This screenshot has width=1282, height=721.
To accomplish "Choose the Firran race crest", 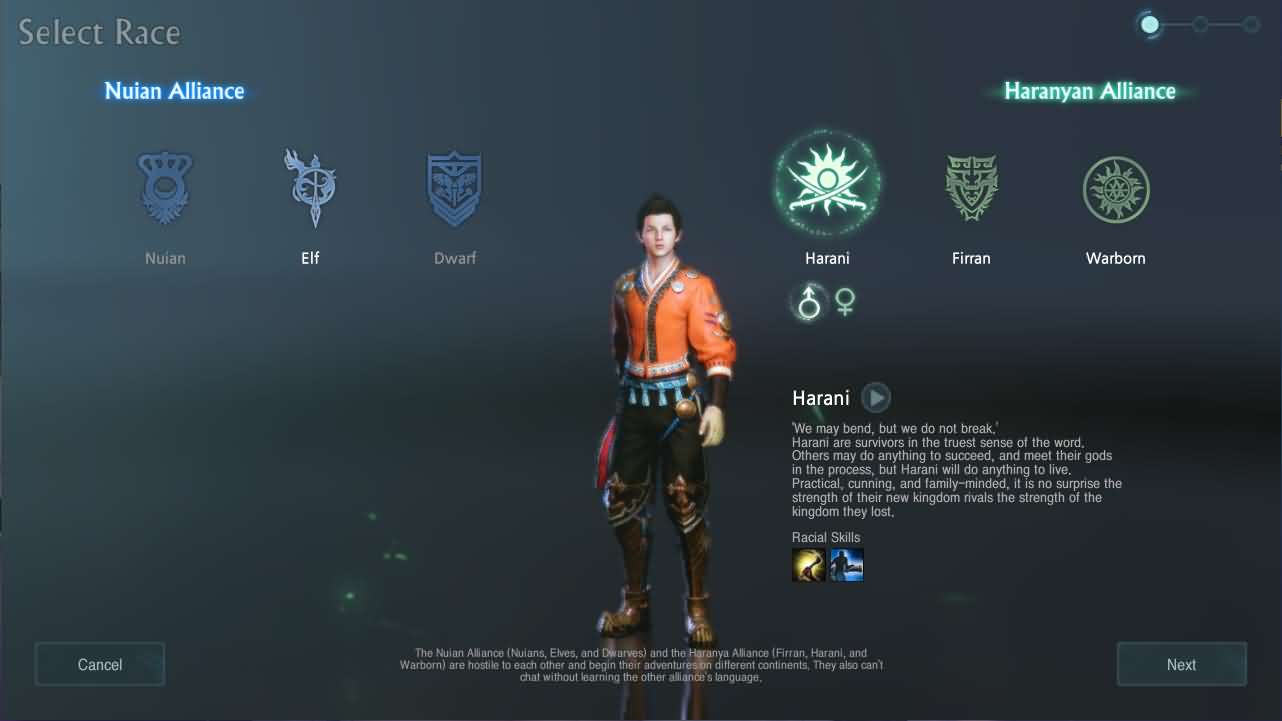I will (x=970, y=189).
